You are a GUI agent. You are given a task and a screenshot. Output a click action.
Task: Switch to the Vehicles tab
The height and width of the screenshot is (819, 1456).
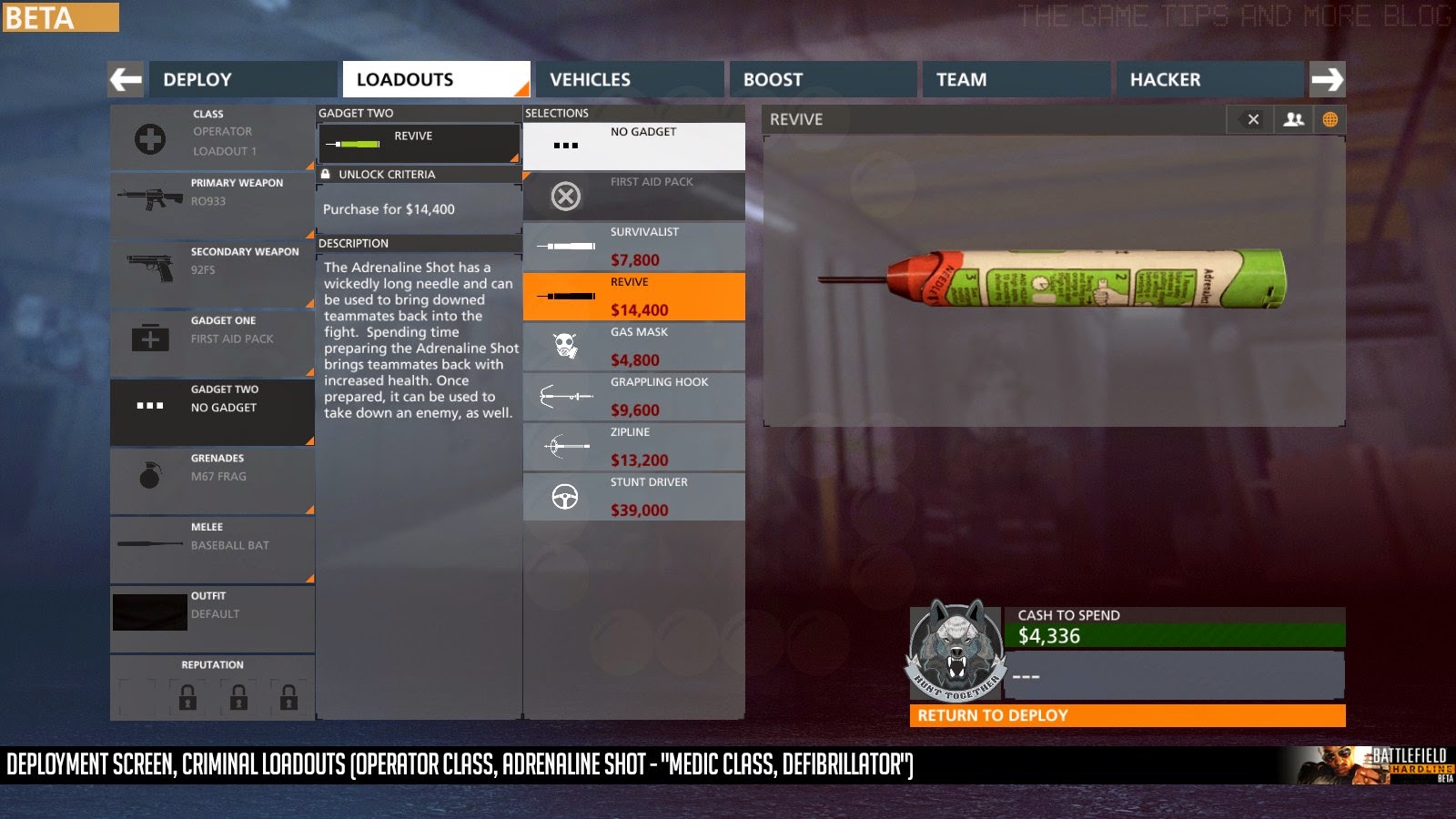[589, 79]
